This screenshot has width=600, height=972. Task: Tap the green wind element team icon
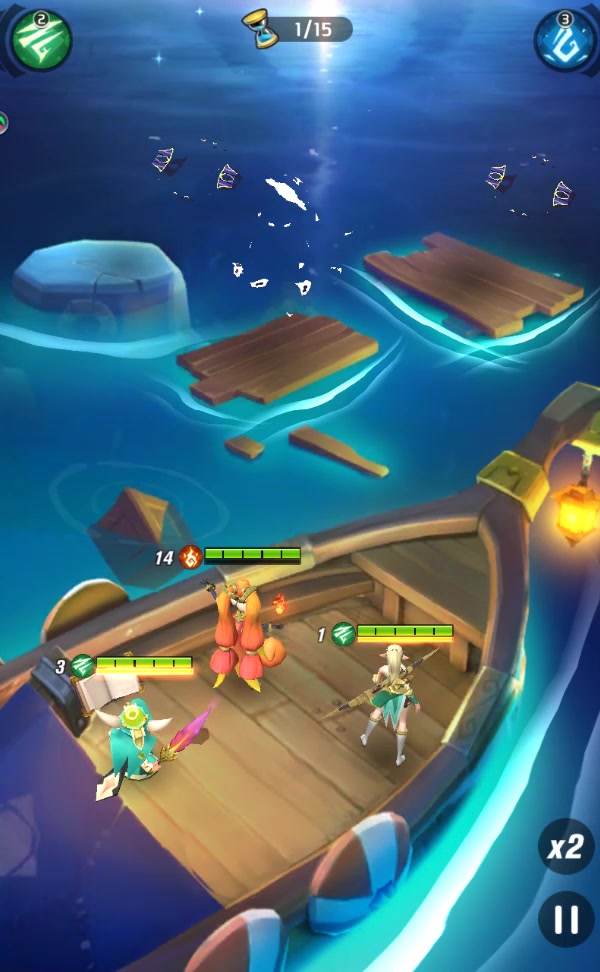tap(41, 41)
